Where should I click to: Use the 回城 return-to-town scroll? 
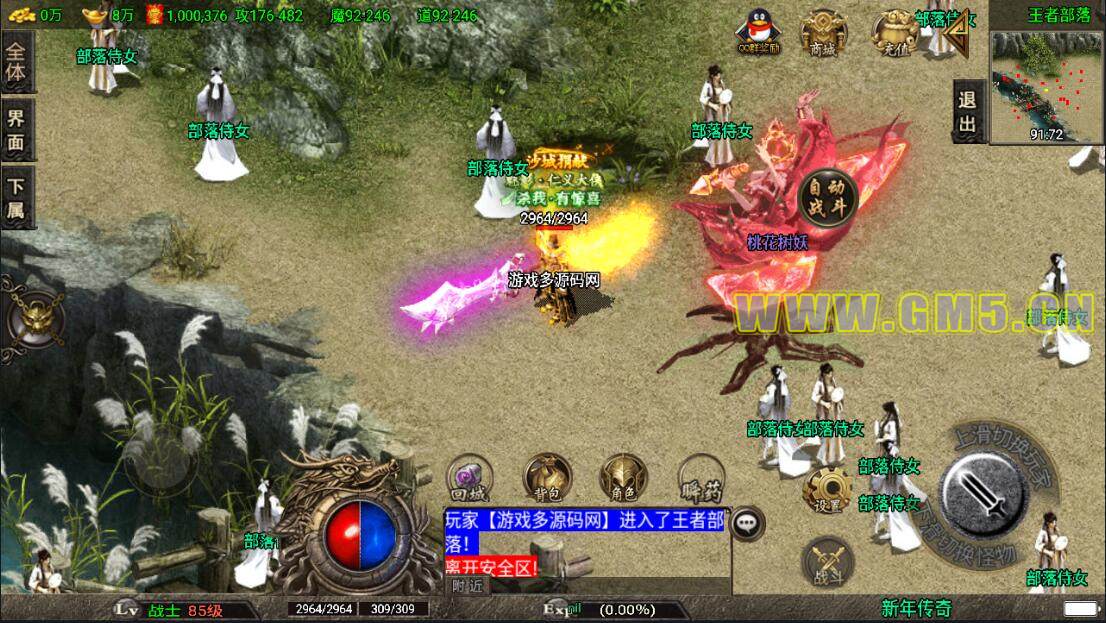click(468, 476)
